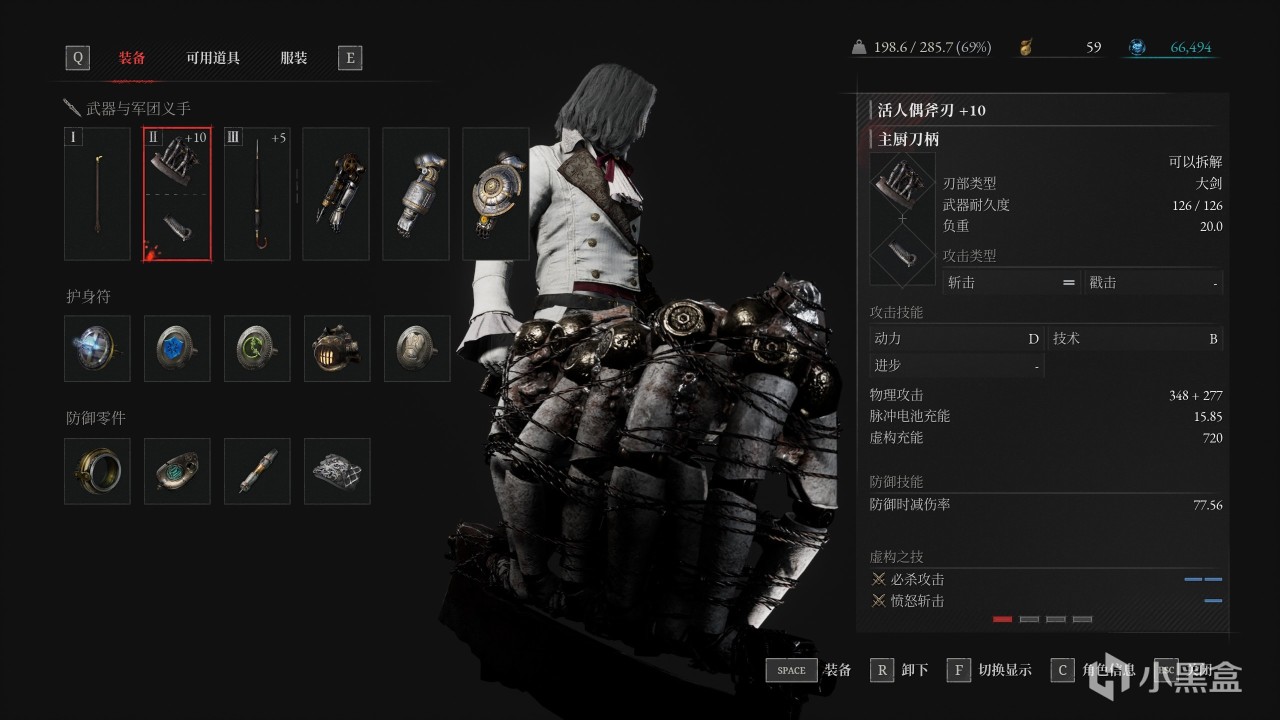Pick the cartridge tube defense part
Image resolution: width=1280 pixels, height=720 pixels.
coord(257,471)
